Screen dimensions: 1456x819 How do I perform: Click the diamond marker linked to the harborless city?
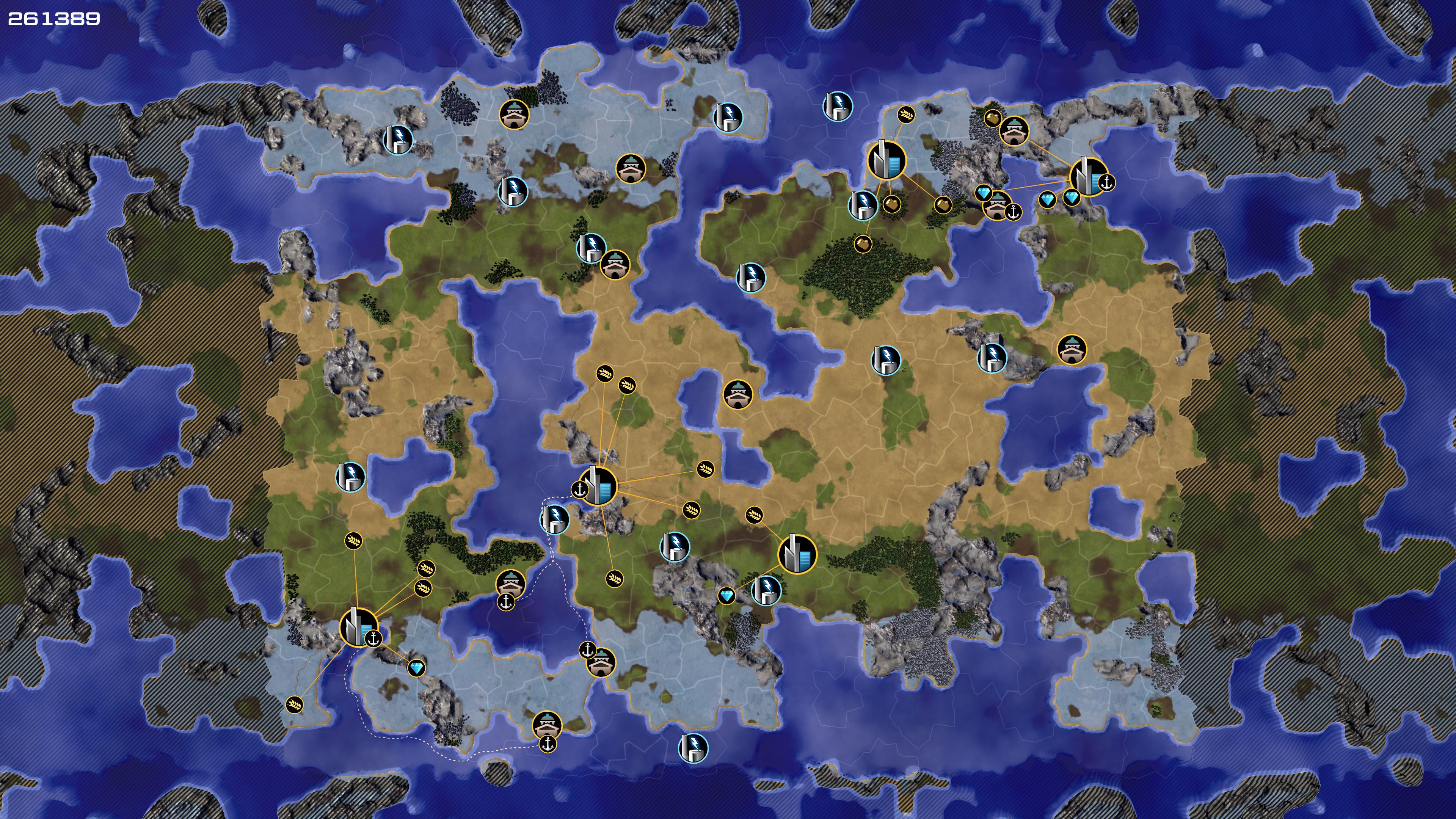coord(726,595)
